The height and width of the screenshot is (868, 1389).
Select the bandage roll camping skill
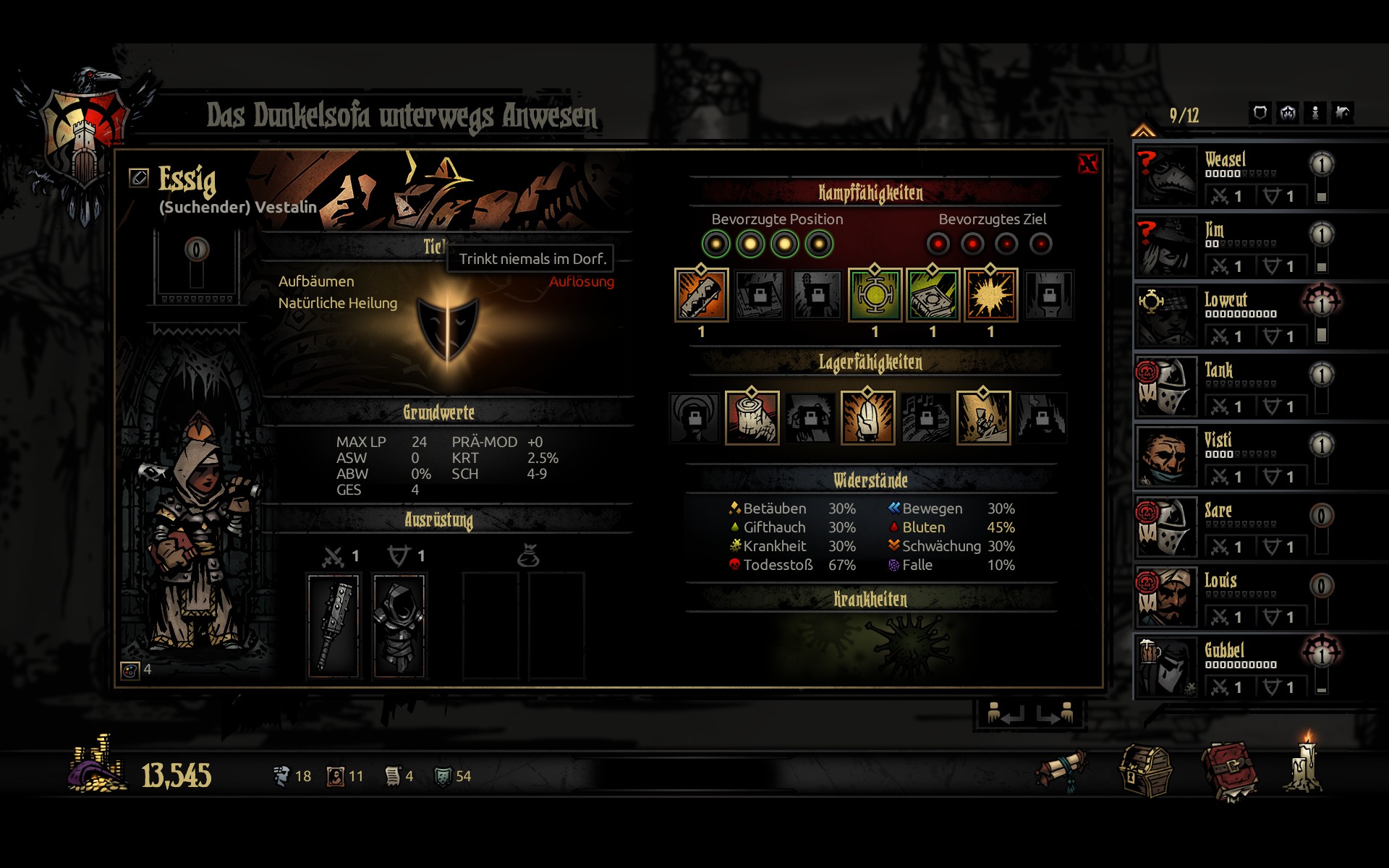tap(752, 417)
